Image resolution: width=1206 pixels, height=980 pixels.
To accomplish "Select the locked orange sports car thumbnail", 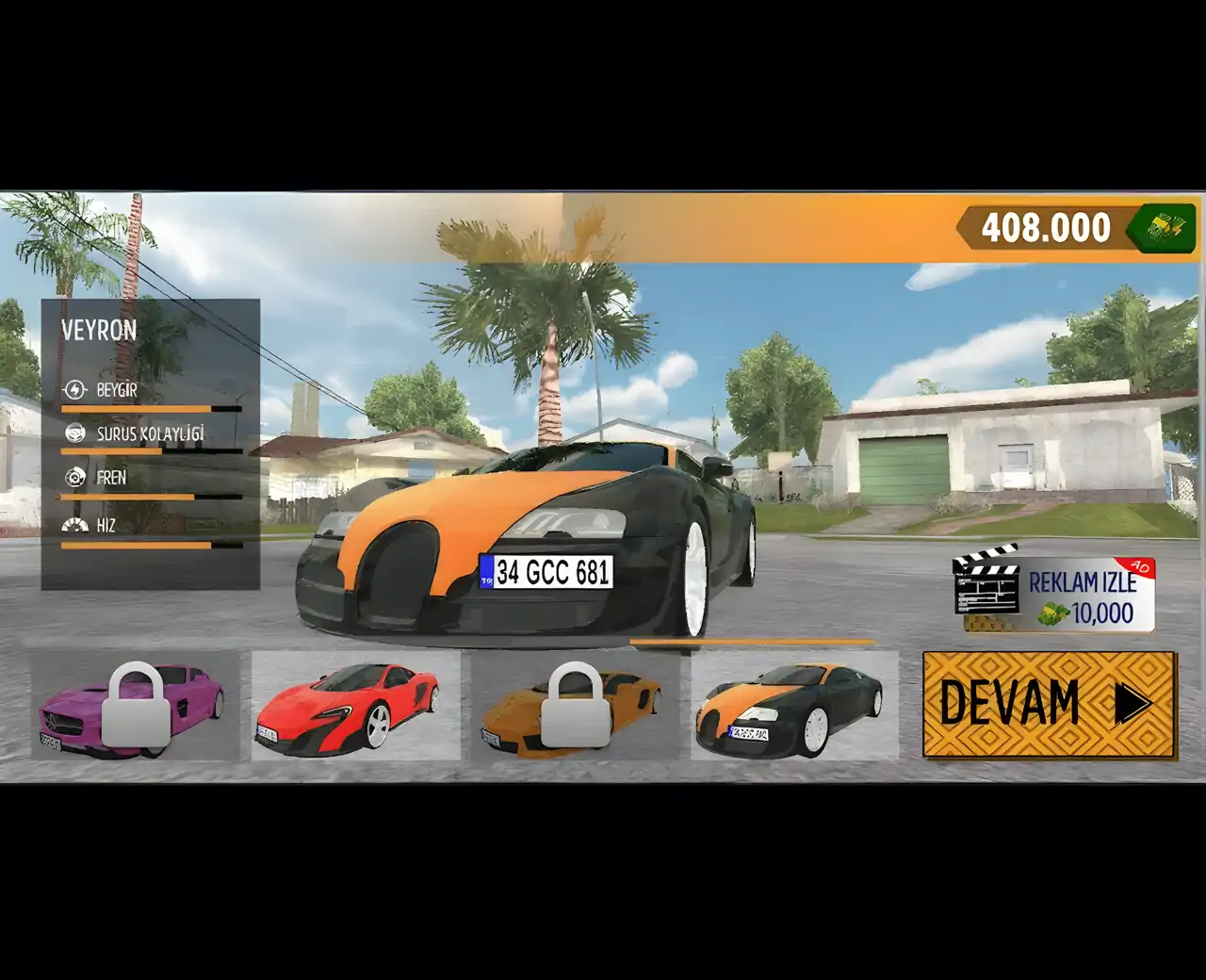I will click(575, 706).
